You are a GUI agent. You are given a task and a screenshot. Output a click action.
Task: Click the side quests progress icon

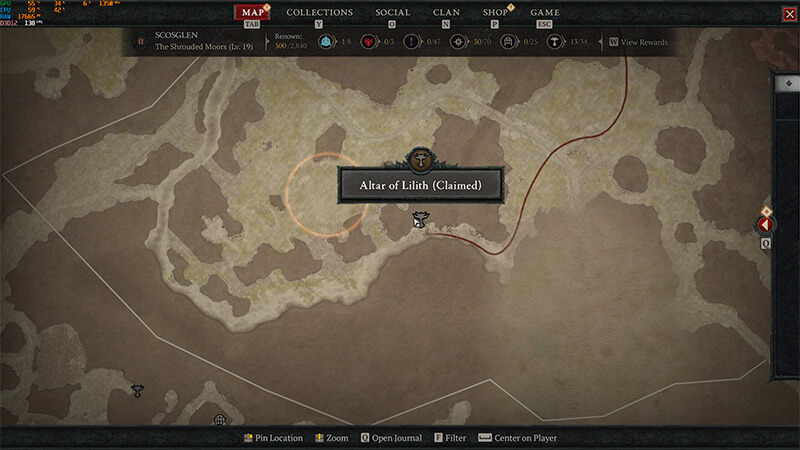click(x=412, y=42)
